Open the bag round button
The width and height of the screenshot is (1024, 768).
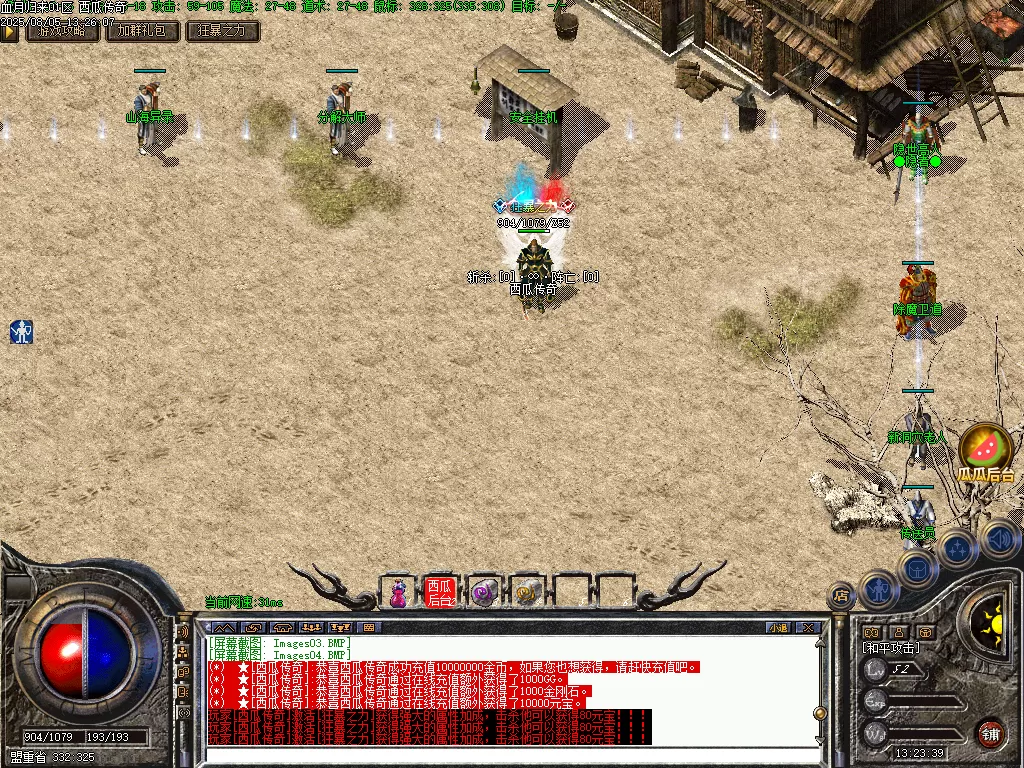tap(916, 569)
